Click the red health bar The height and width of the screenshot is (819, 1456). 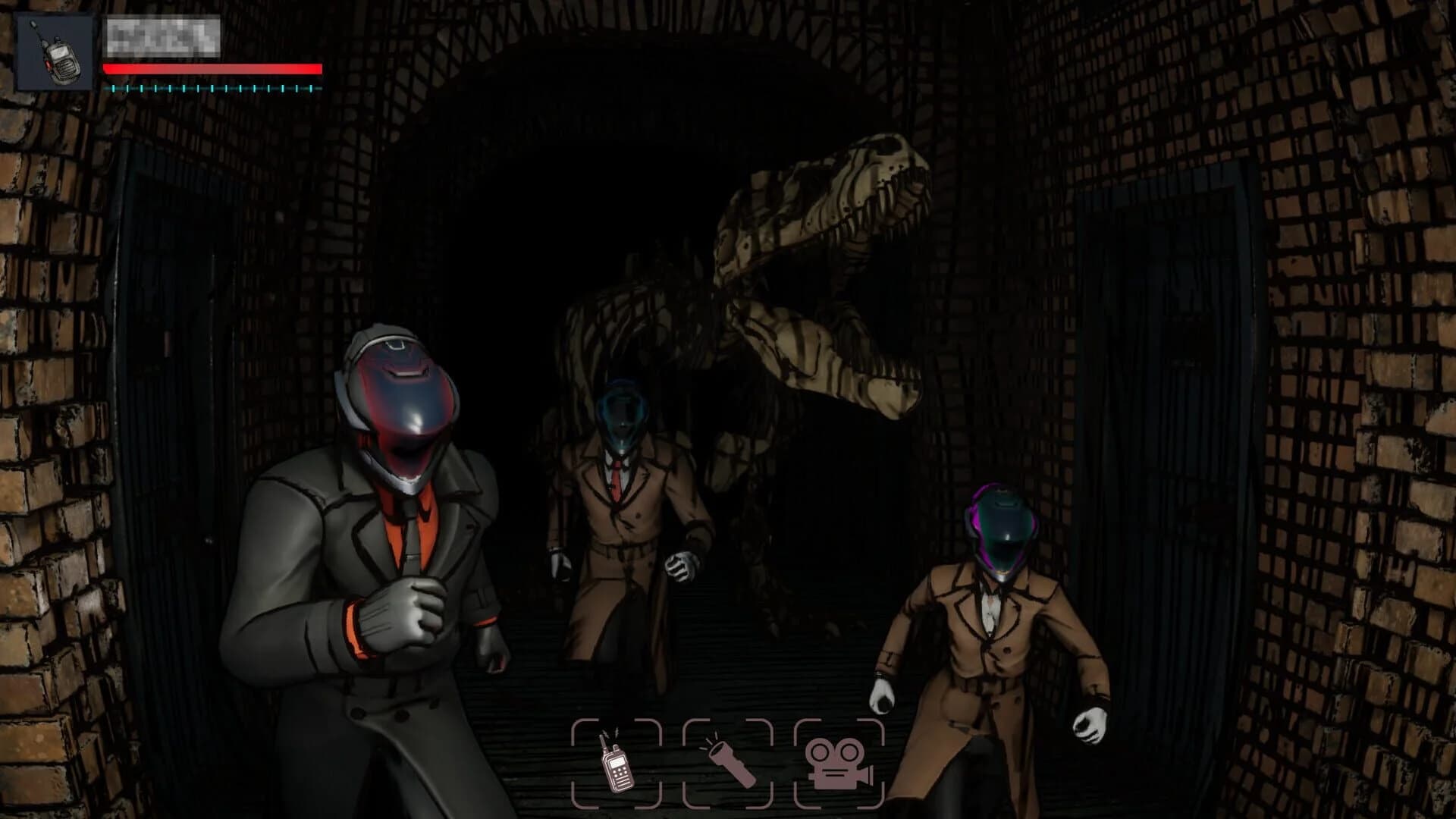(x=212, y=68)
